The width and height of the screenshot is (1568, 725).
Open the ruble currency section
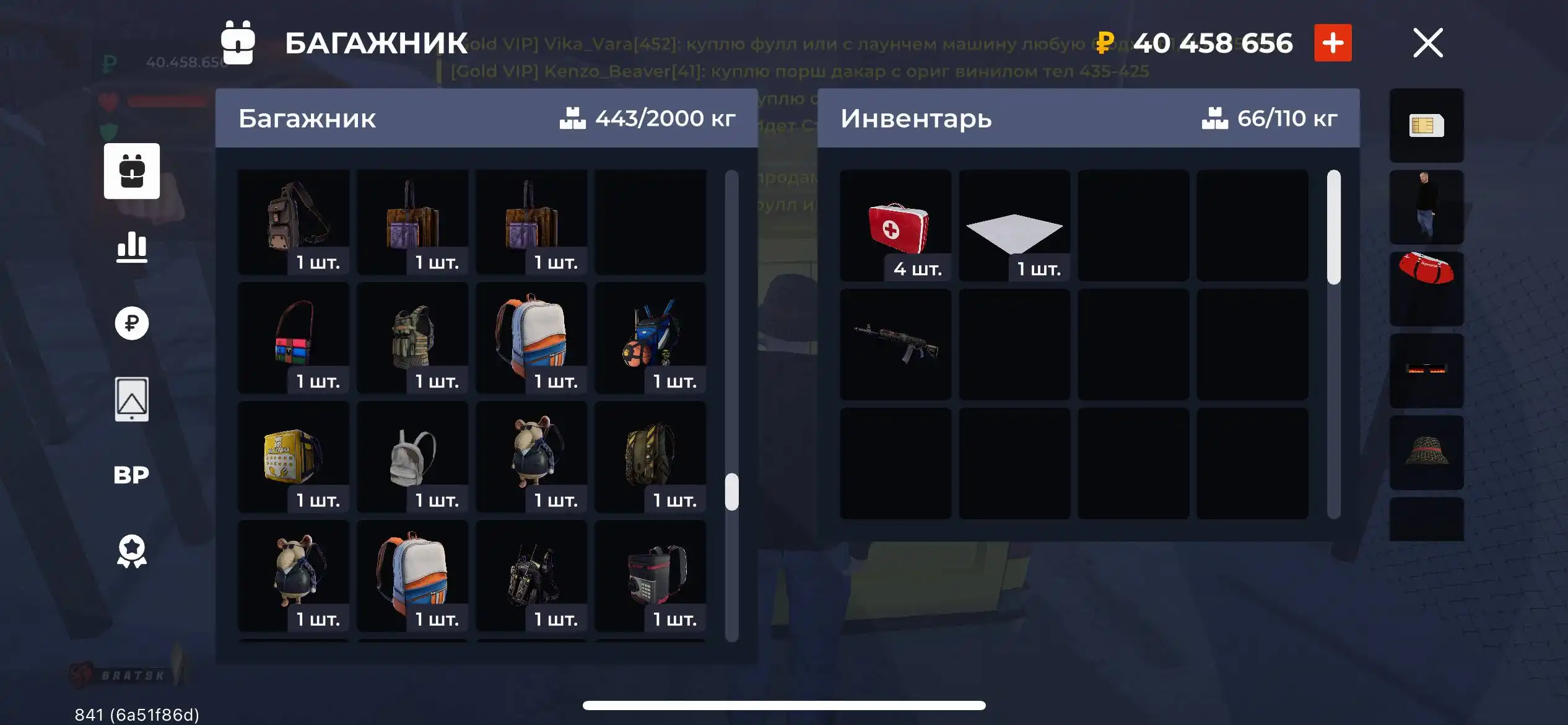pyautogui.click(x=132, y=323)
